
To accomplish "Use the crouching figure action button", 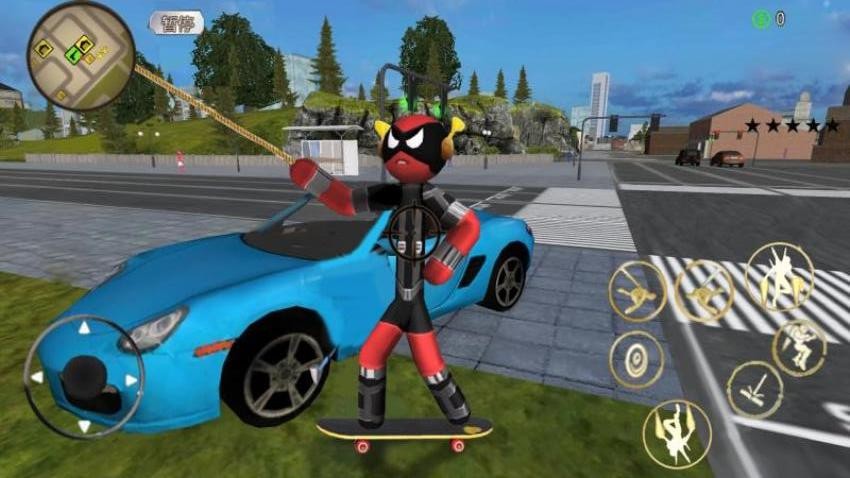I will coord(799,347).
